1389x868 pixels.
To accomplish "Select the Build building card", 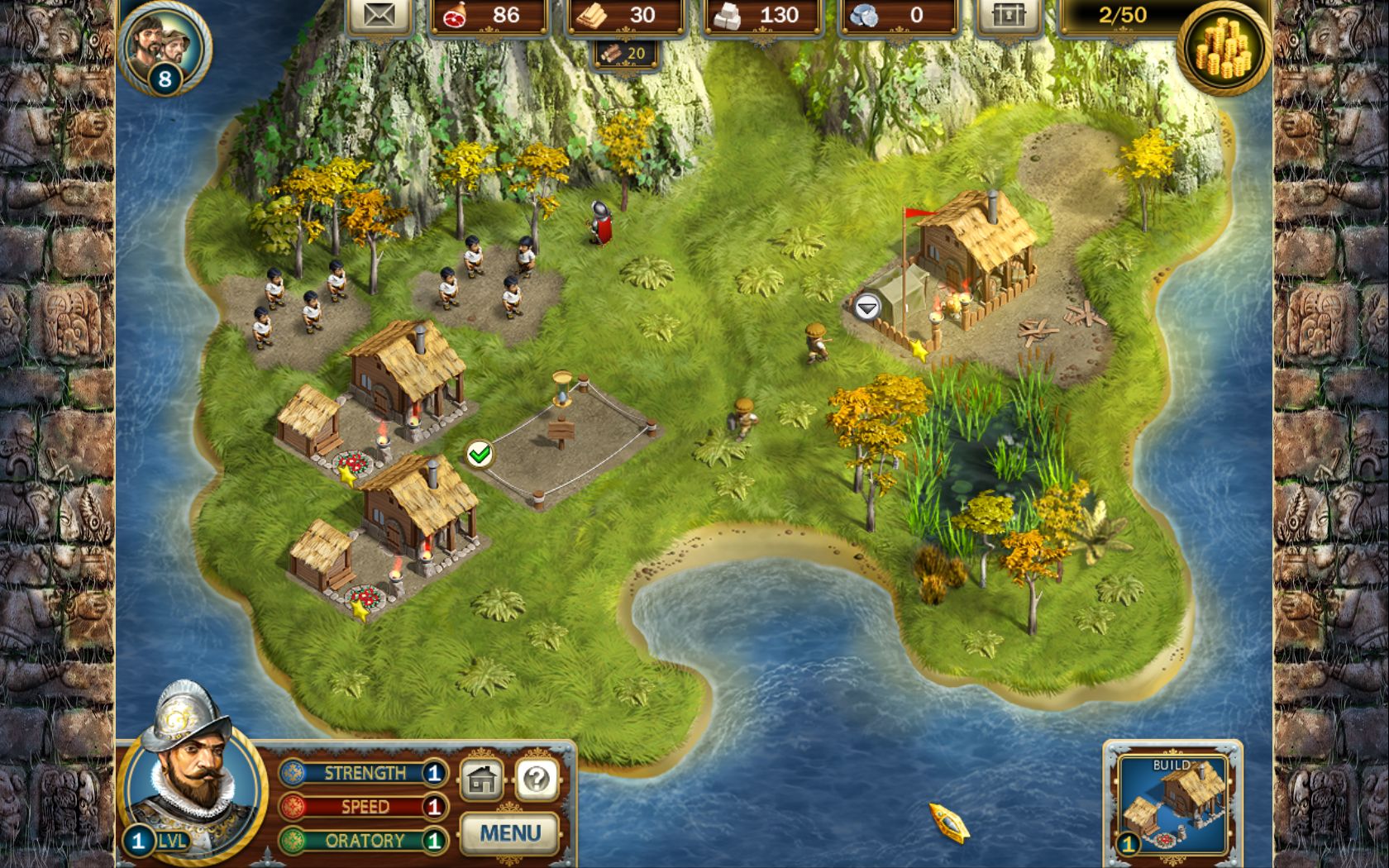I will coord(1172,802).
